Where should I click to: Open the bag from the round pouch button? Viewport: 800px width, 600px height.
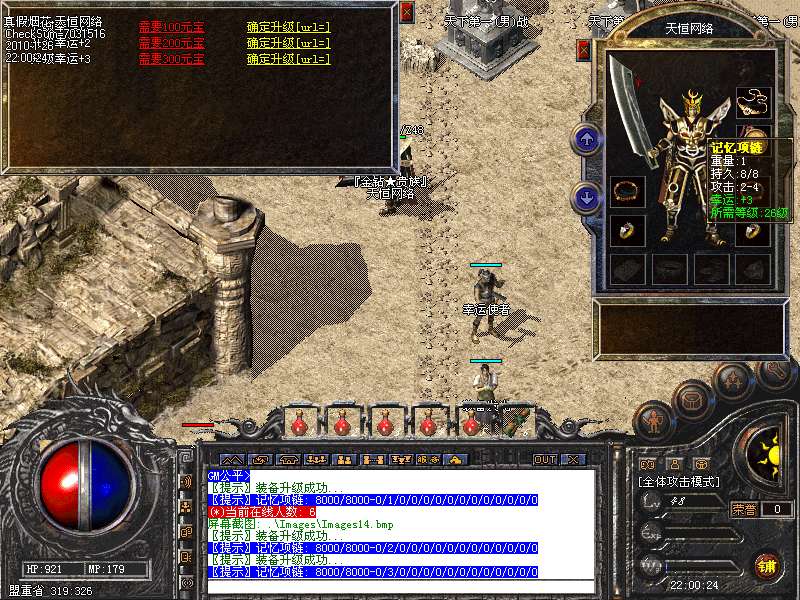click(x=692, y=400)
